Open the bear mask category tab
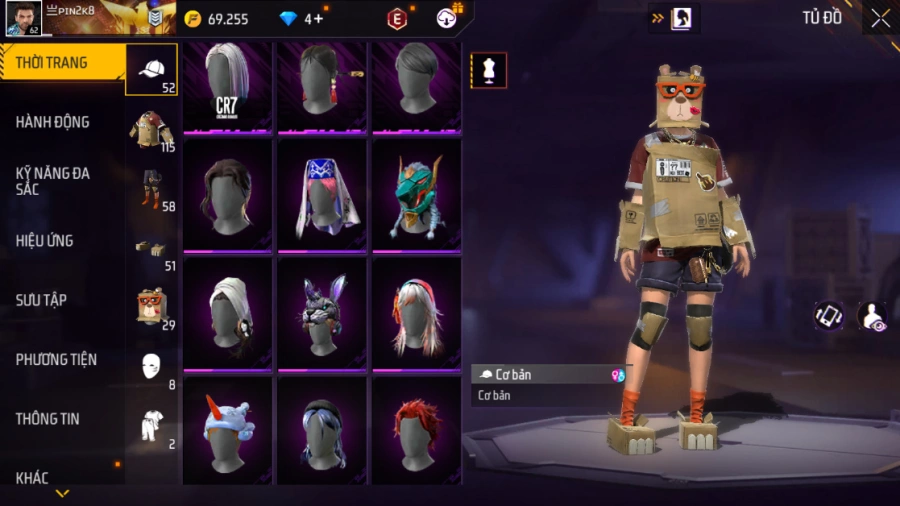This screenshot has height=506, width=900. pyautogui.click(x=152, y=305)
